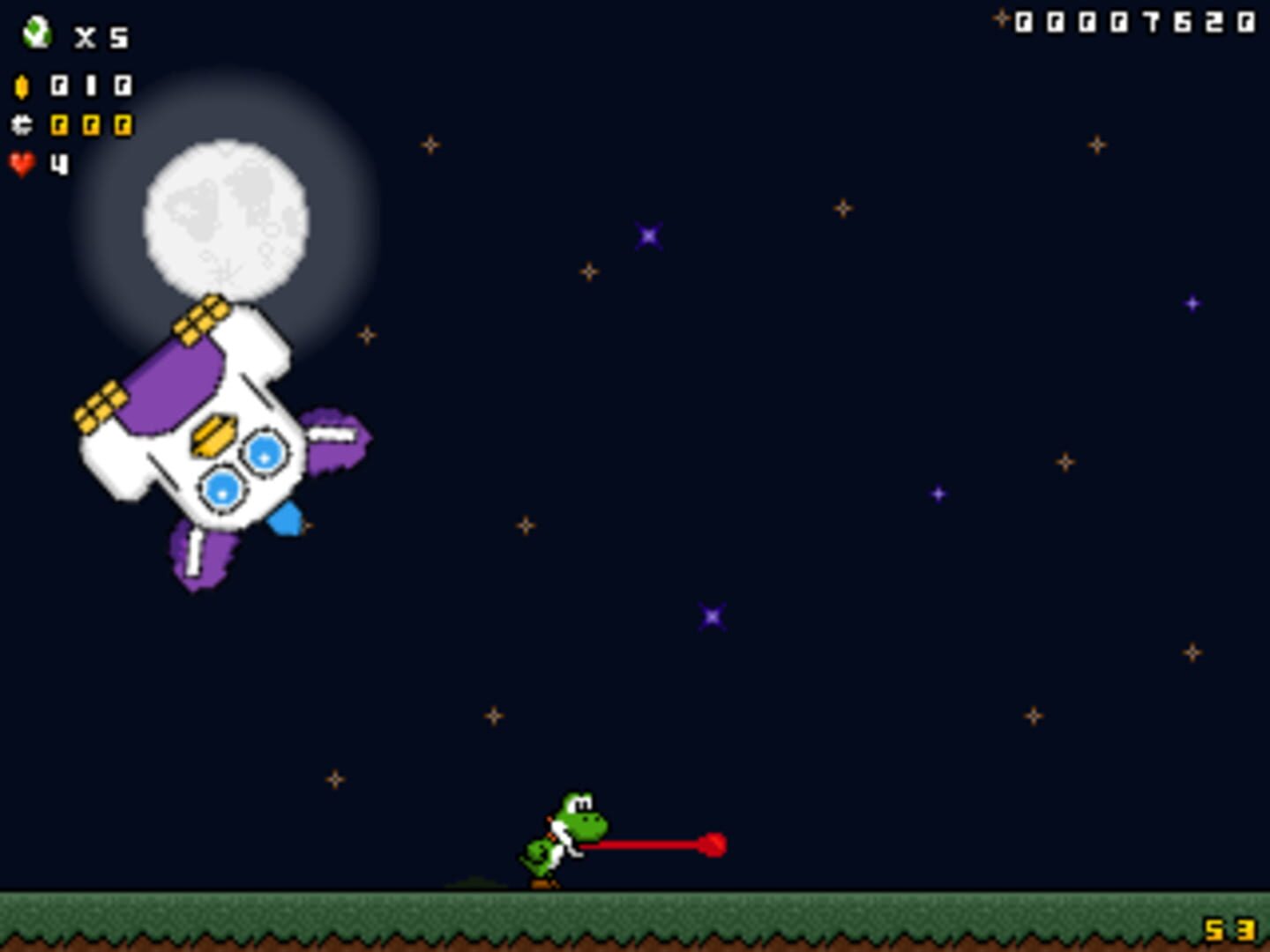Click the red heart health icon
This screenshot has width=1270, height=952.
click(22, 164)
